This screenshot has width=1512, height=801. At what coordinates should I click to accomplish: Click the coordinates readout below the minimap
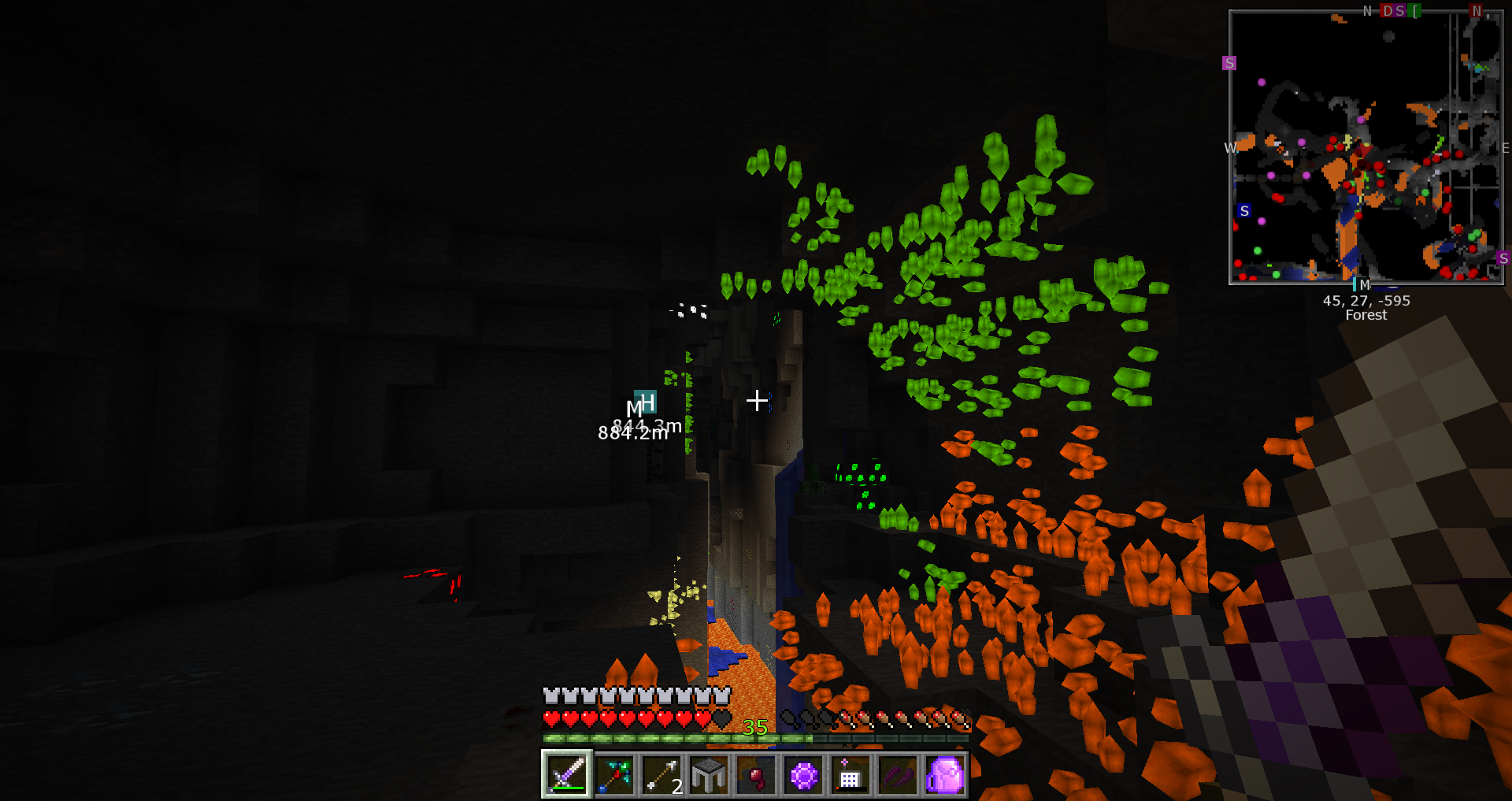[x=1366, y=300]
